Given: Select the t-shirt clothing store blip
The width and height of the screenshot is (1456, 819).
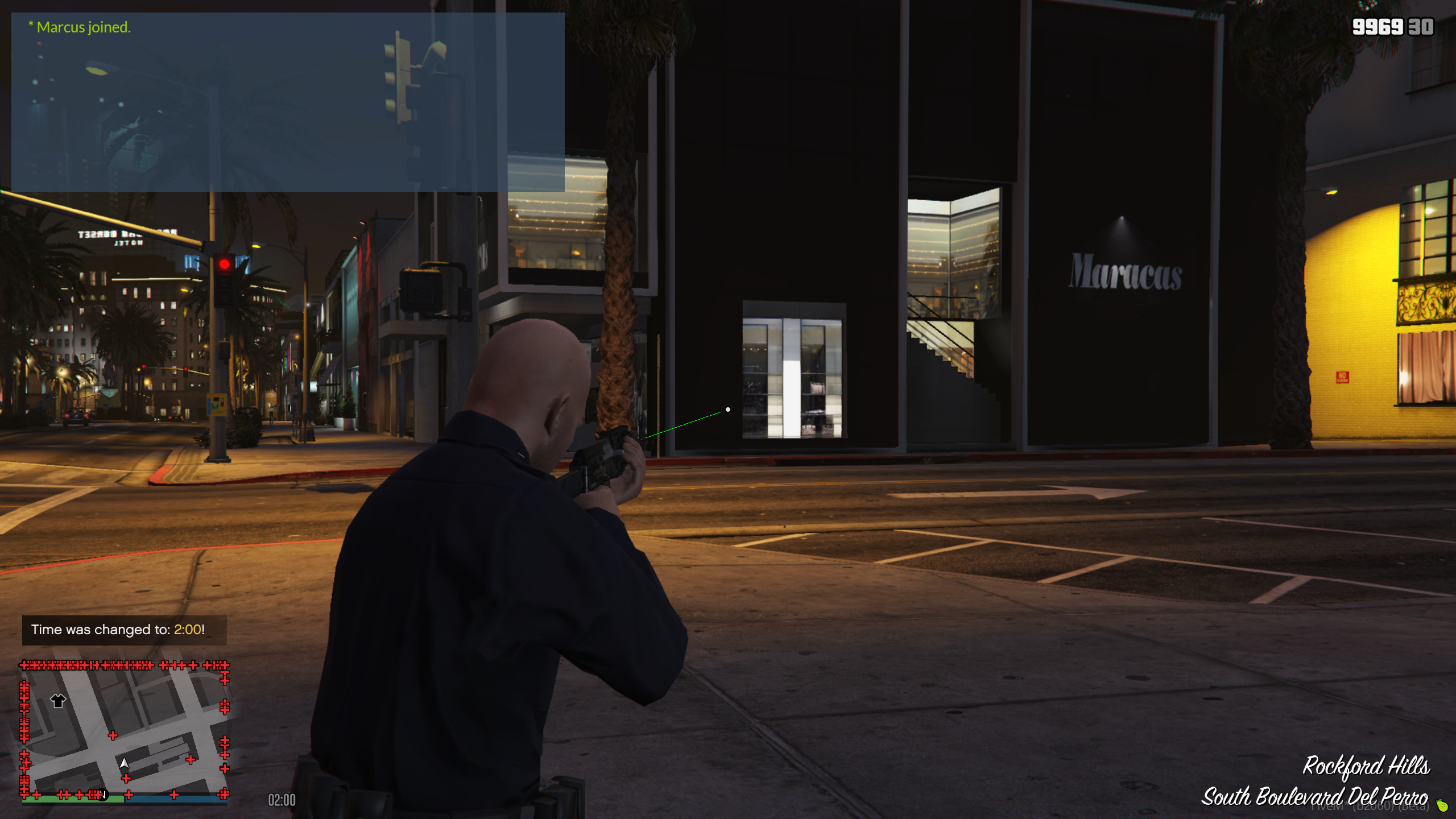Looking at the screenshot, I should pos(58,701).
